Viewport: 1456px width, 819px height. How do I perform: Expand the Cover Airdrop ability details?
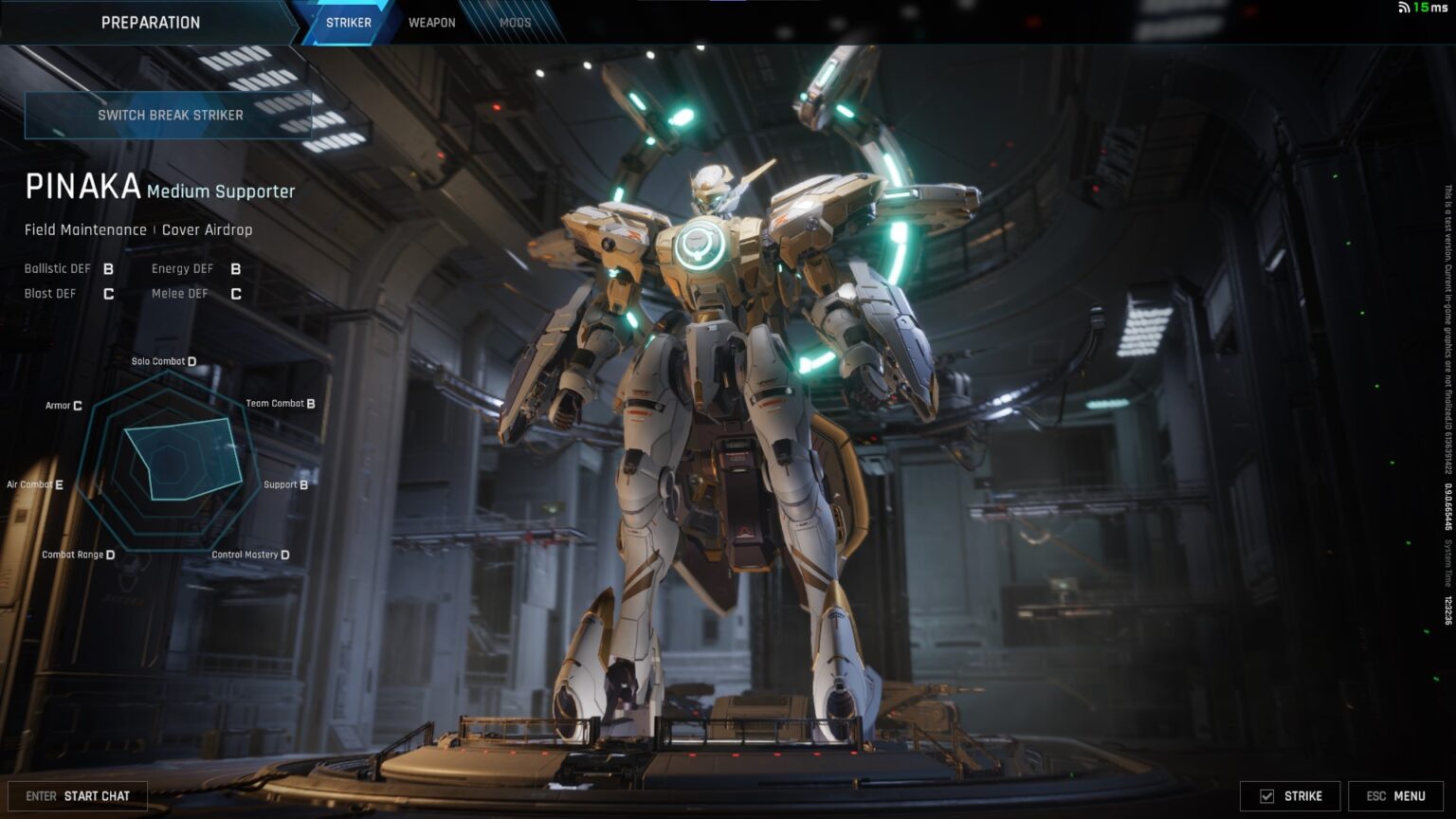207,229
